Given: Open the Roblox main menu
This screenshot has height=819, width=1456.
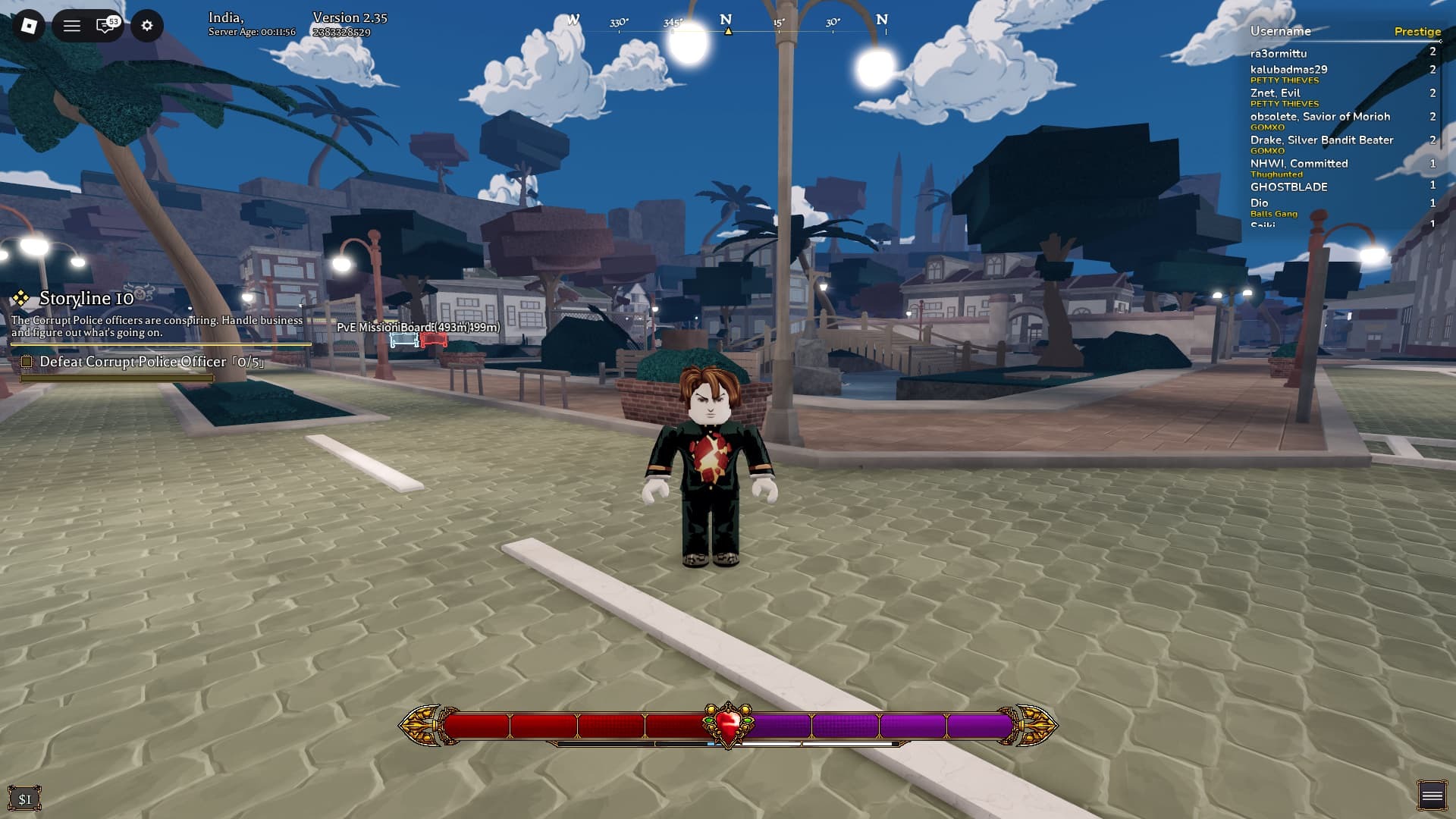Looking at the screenshot, I should 29,26.
